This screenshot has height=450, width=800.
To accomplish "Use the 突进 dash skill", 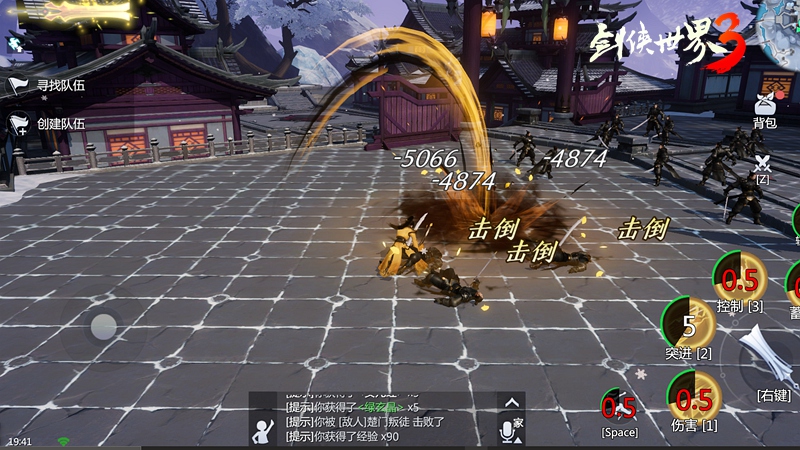I will (689, 322).
